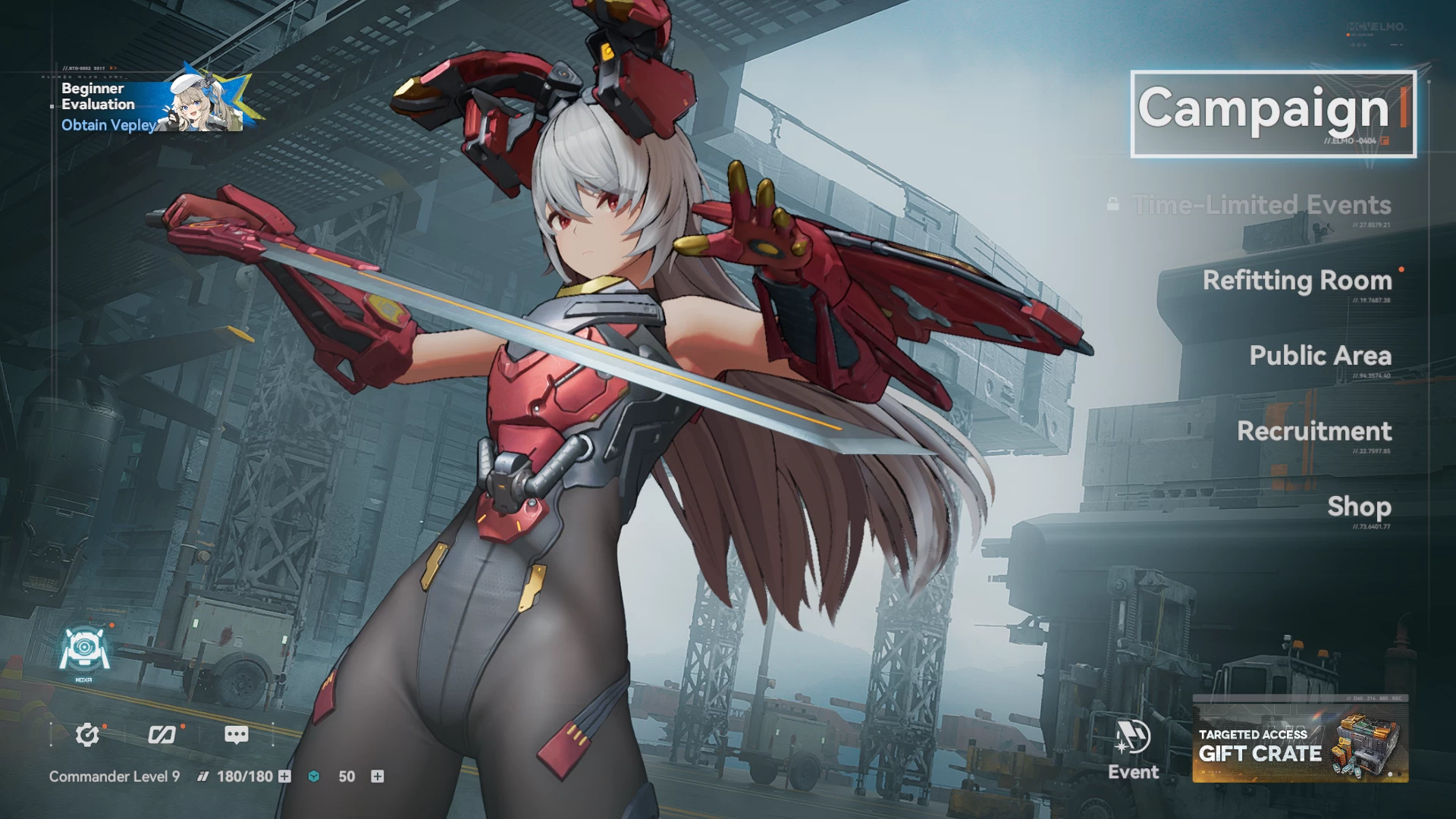Open the chat speech-bubble icon

[236, 734]
